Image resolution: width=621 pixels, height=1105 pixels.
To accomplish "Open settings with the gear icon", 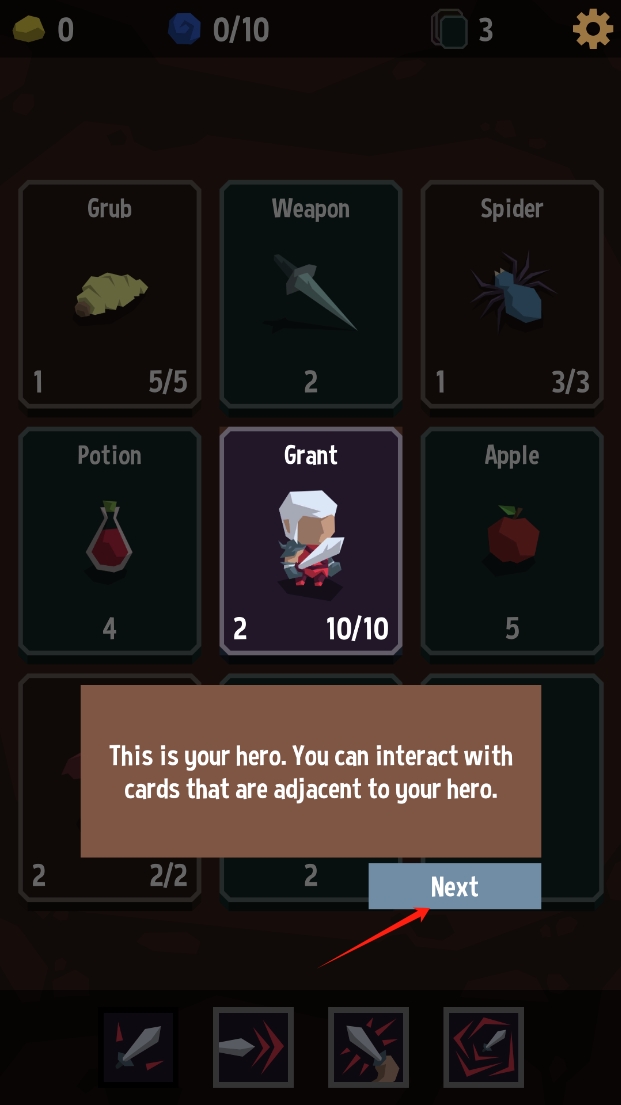I will [x=592, y=29].
